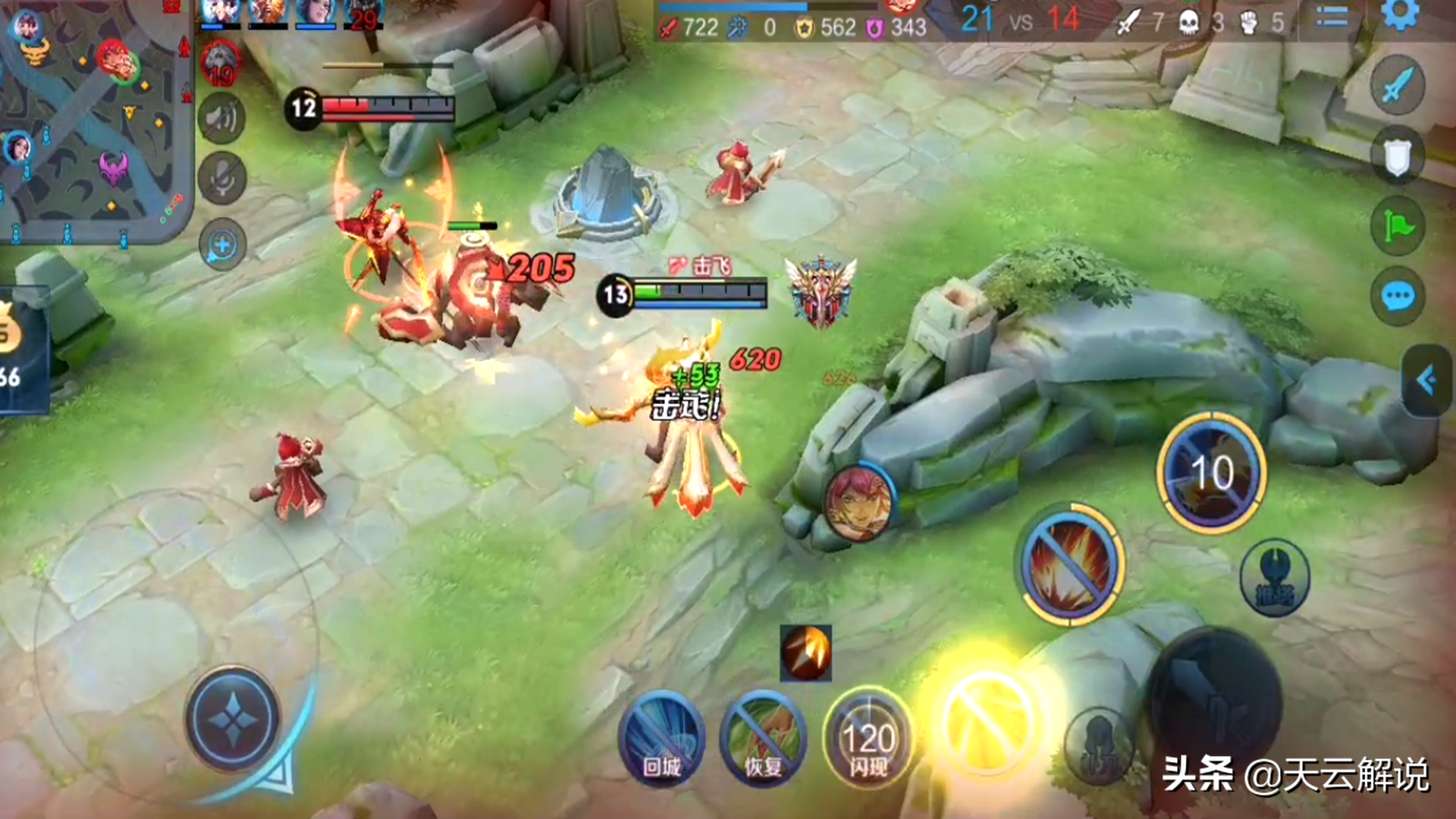The height and width of the screenshot is (819, 1456).
Task: Open the settings gear icon
Action: pyautogui.click(x=1399, y=14)
